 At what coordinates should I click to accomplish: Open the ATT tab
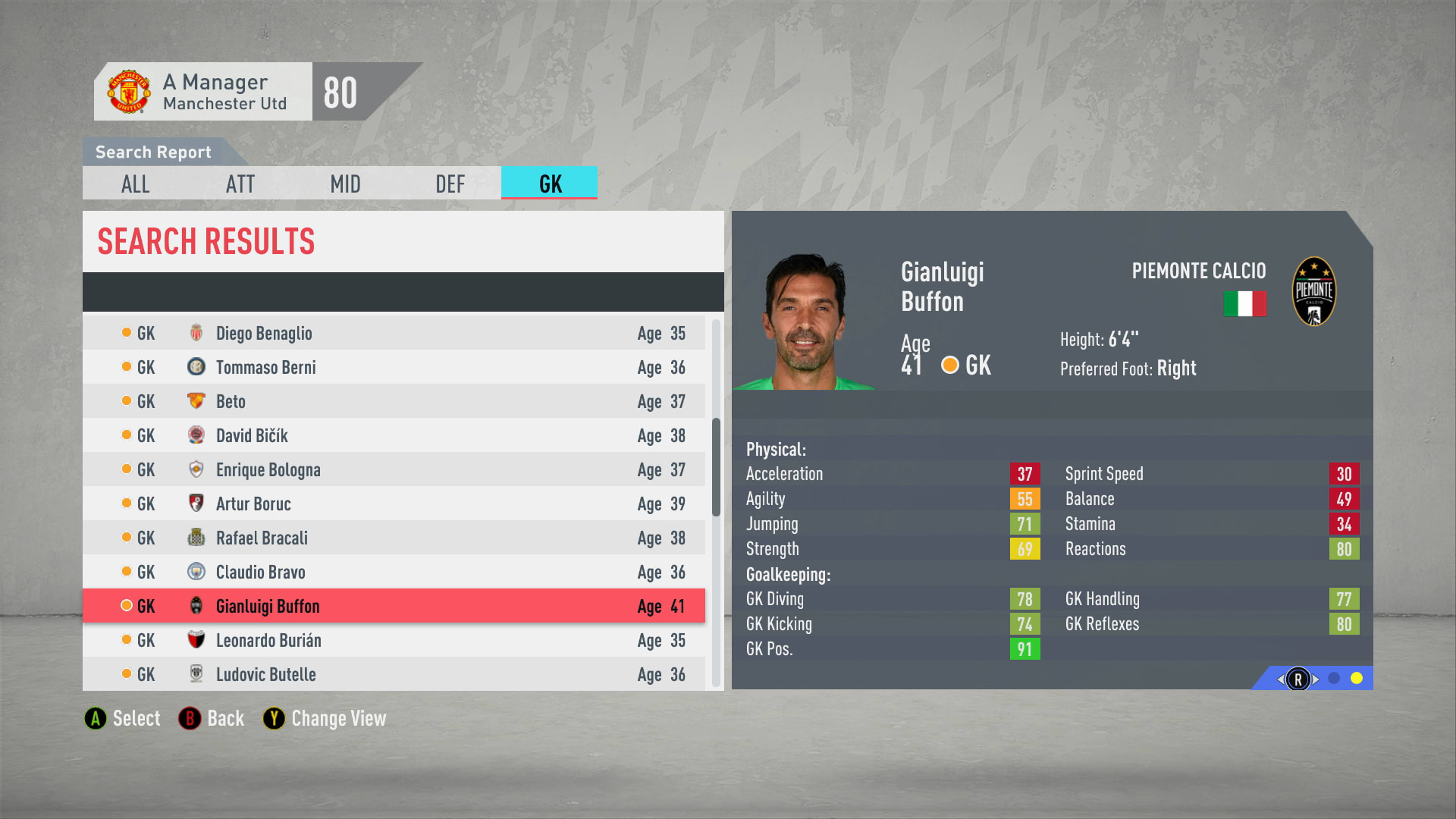click(240, 184)
